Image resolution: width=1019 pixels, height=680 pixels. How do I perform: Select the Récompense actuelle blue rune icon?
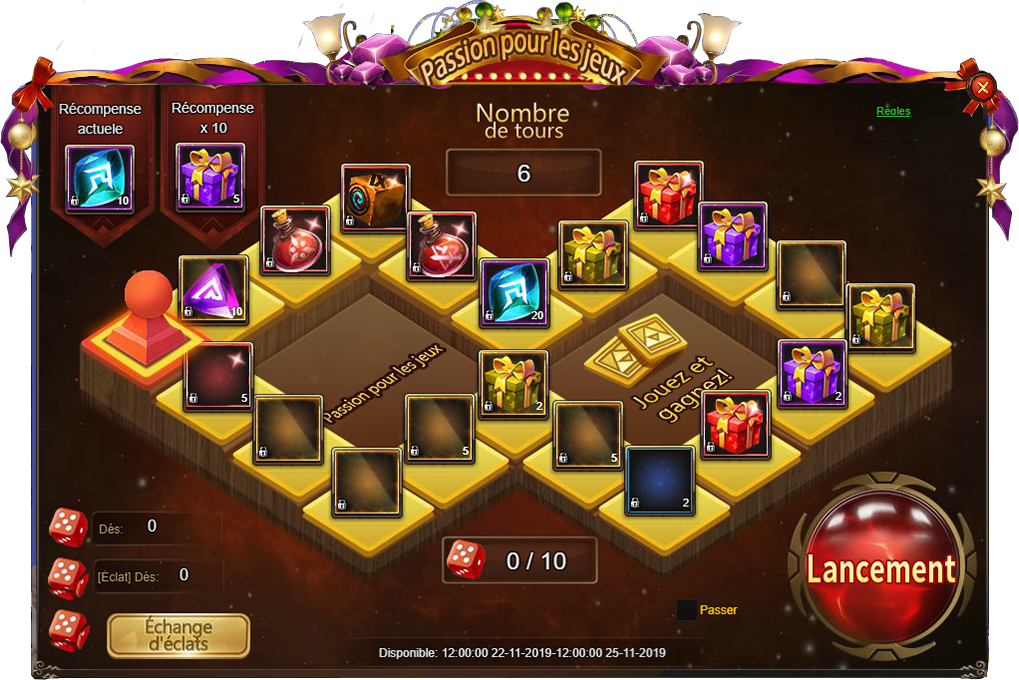(x=99, y=177)
